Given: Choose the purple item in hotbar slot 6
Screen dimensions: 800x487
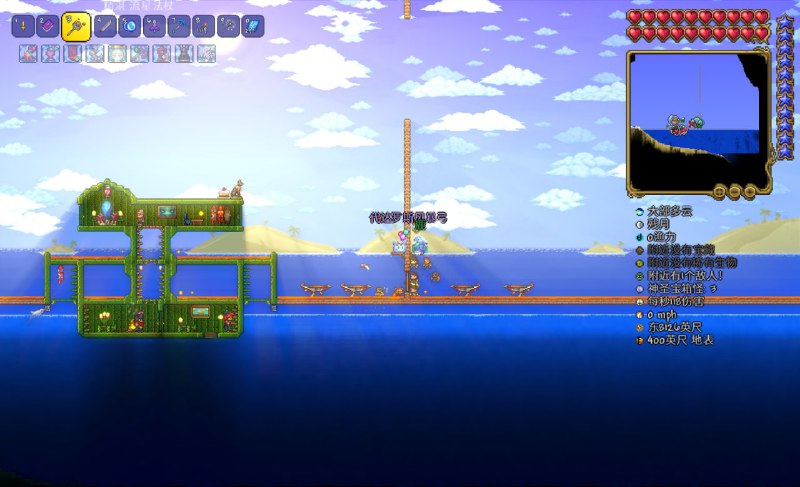Looking at the screenshot, I should (x=153, y=26).
